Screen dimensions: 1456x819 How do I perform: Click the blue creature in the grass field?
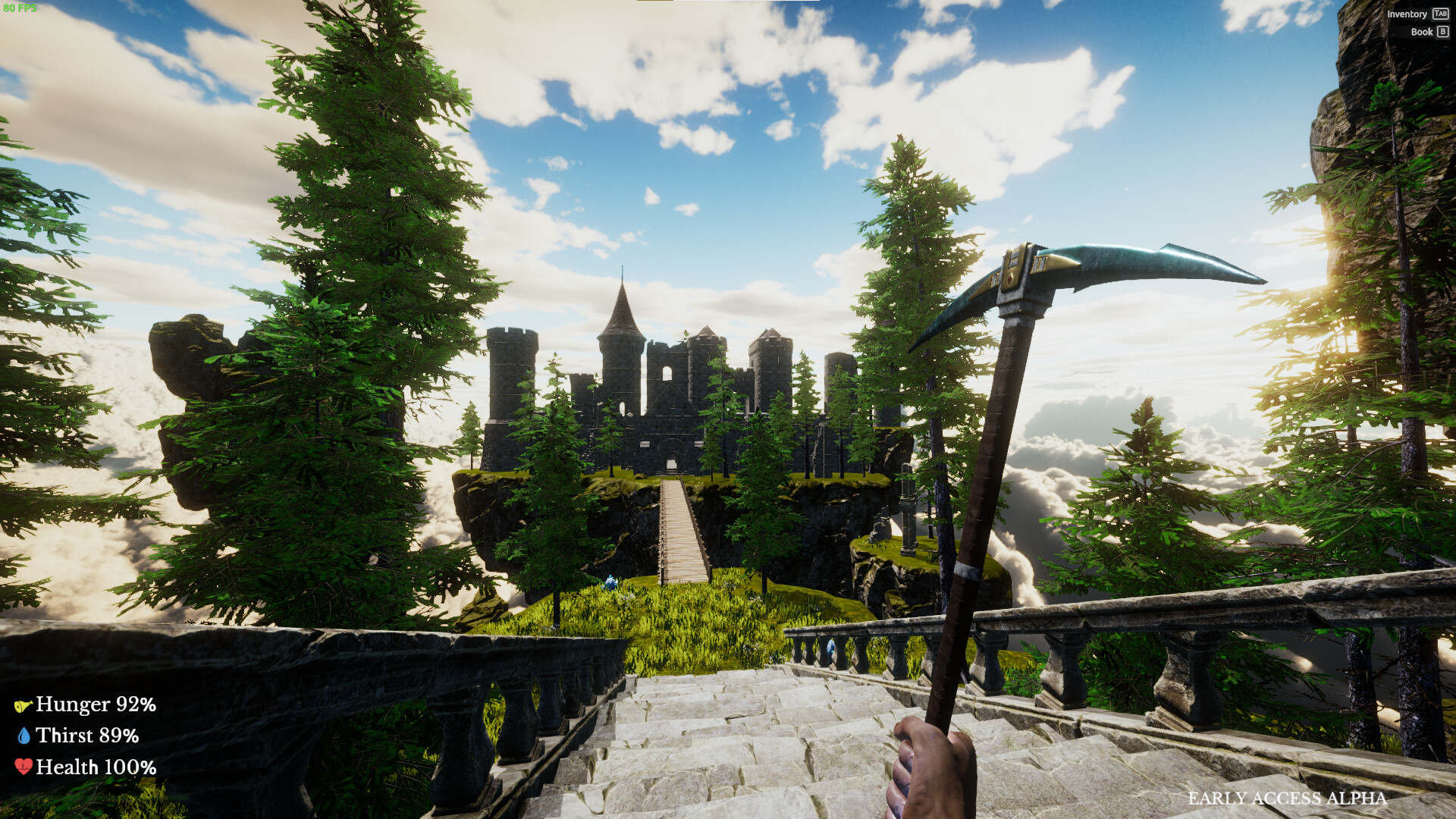610,582
